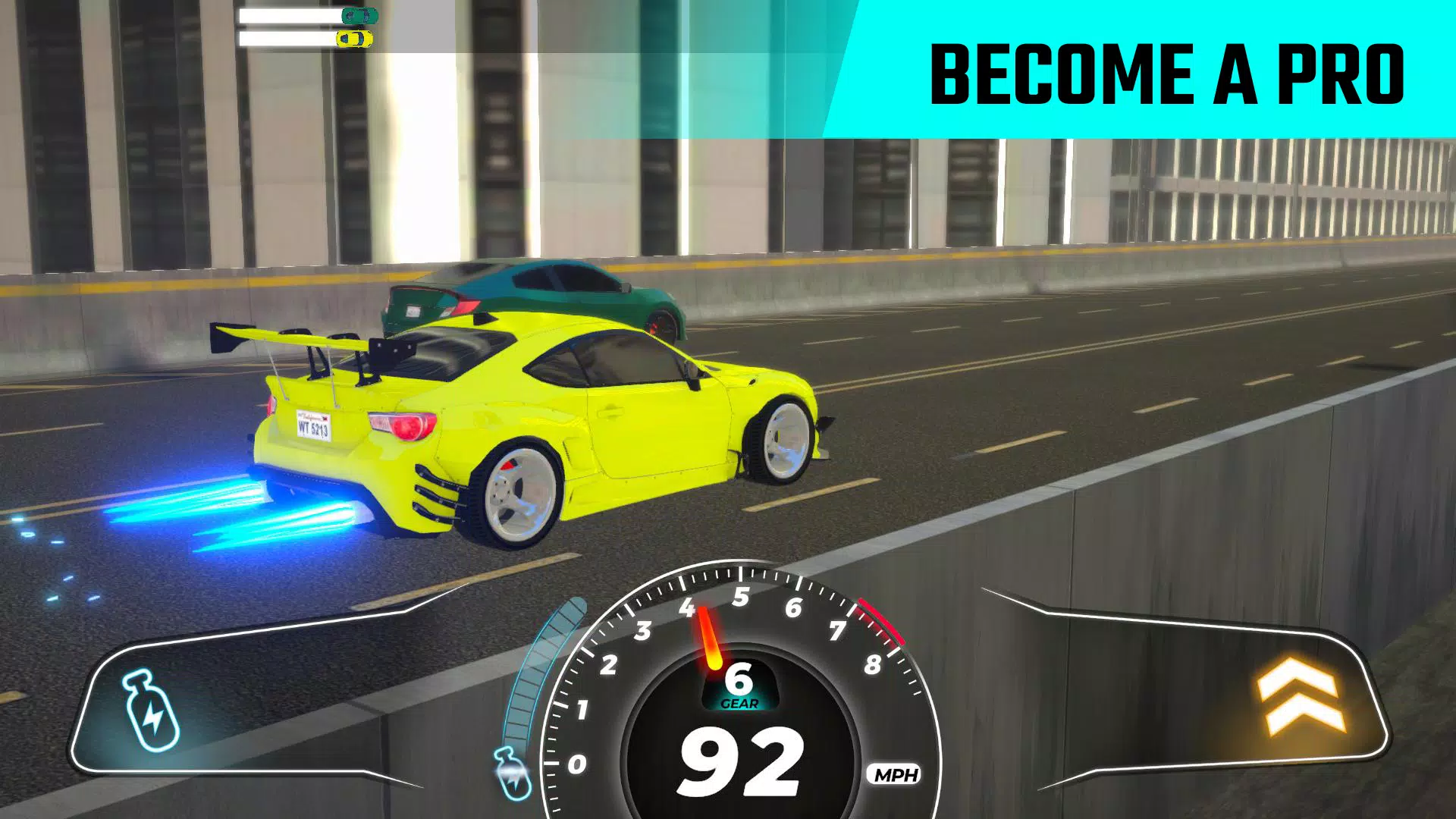Image resolution: width=1456 pixels, height=819 pixels.
Task: Click the green car icon on the progress tracker
Action: pyautogui.click(x=359, y=15)
